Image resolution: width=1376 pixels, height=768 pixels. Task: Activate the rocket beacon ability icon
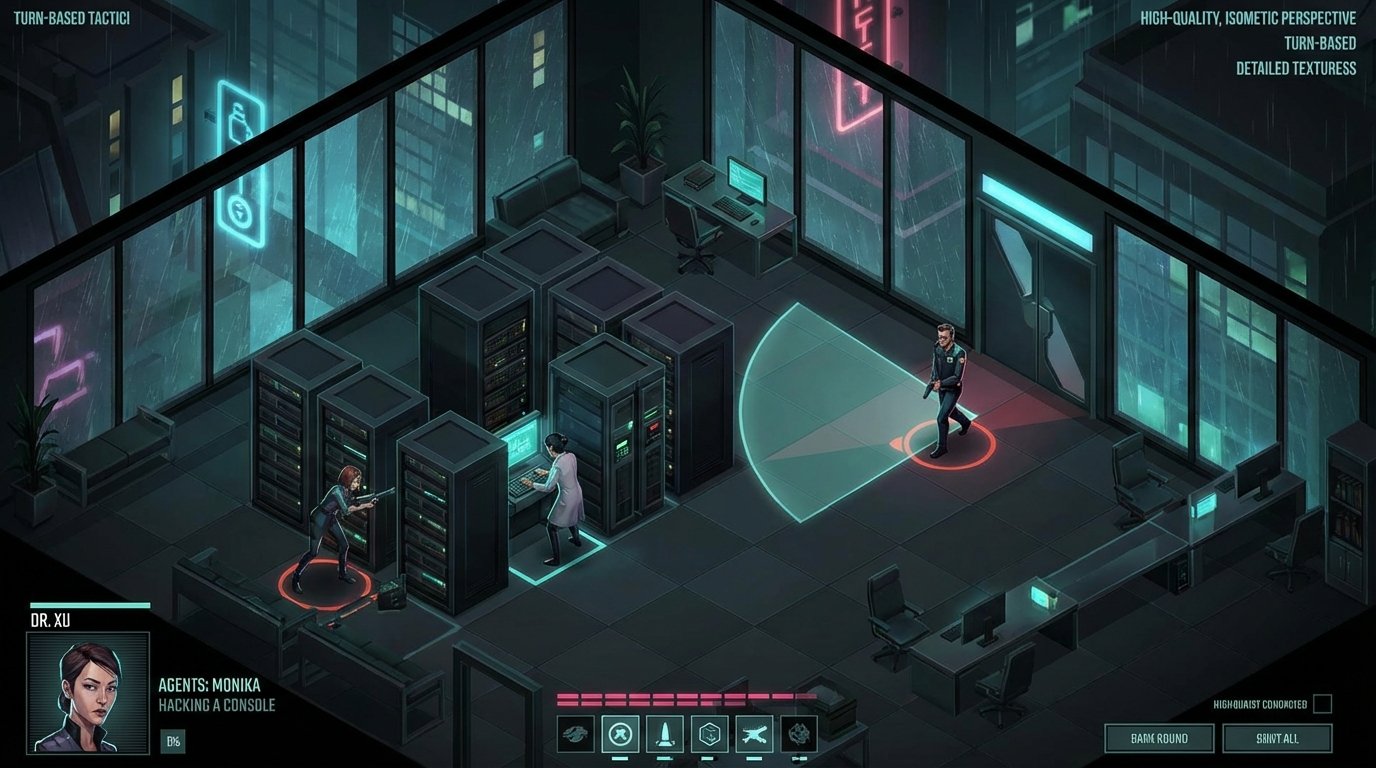[x=665, y=733]
